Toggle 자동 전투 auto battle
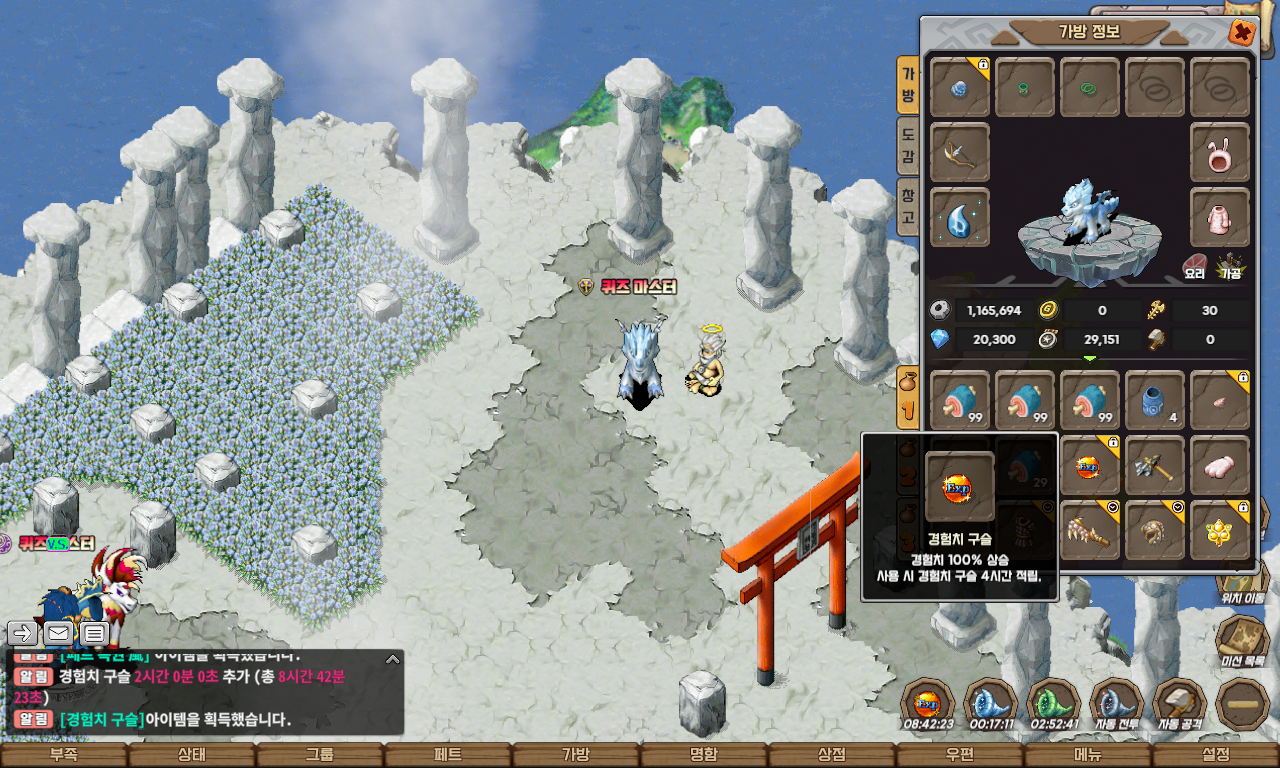 (1117, 705)
